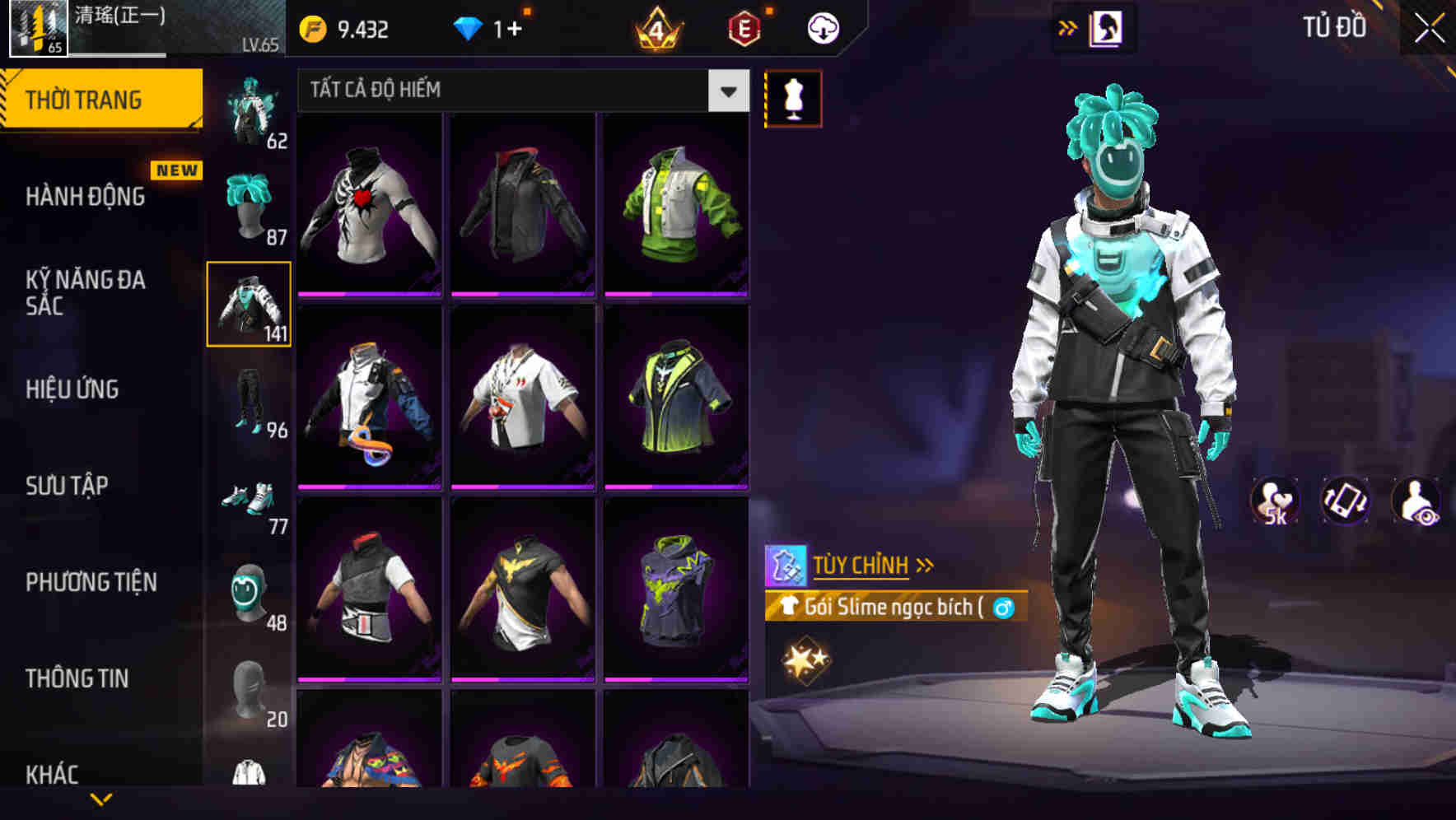Click the cloud download icon in top bar
Viewport: 1456px width, 820px height.
(822, 27)
